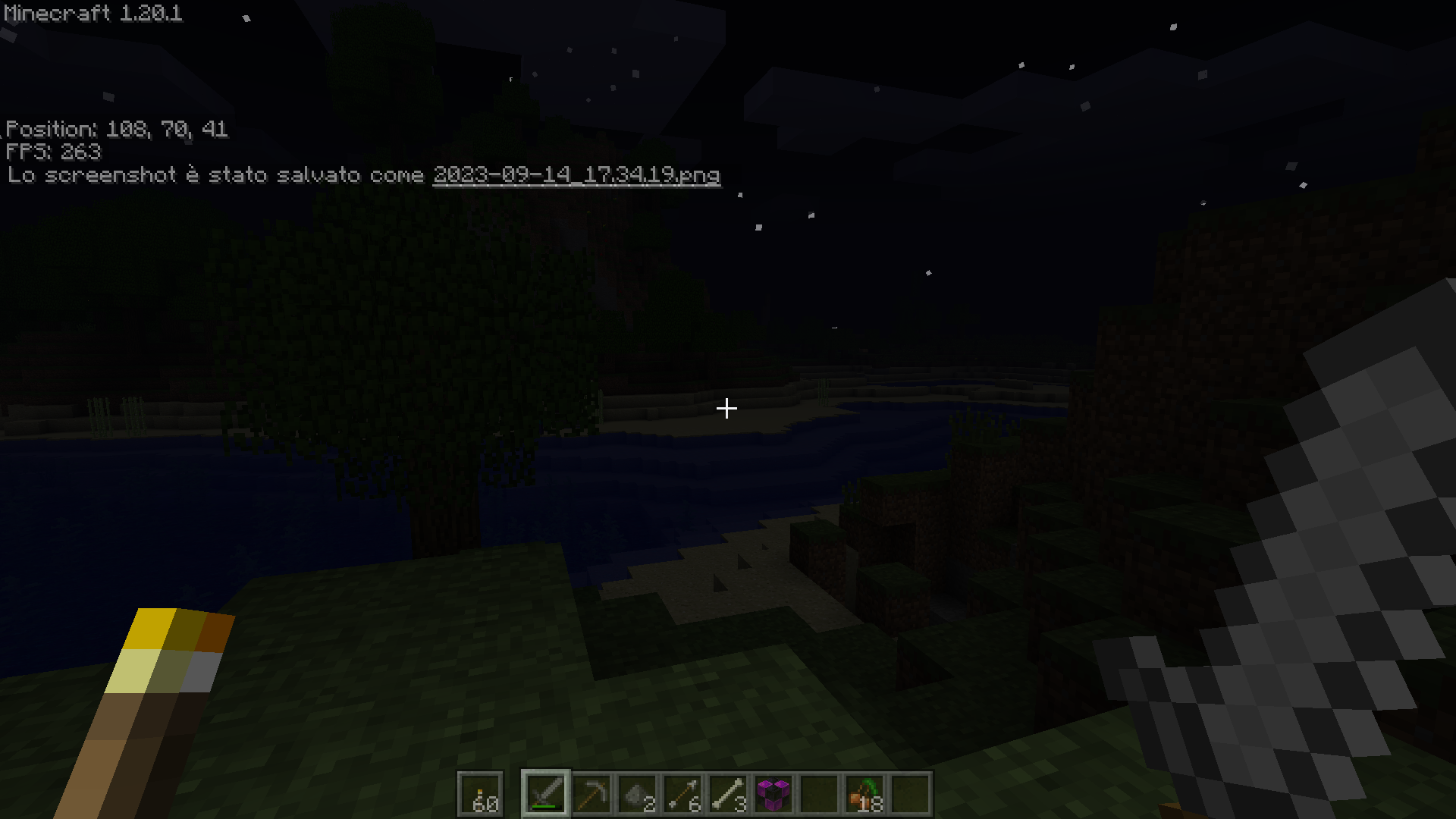
Task: Click the sword's green durability bar
Action: point(545,807)
